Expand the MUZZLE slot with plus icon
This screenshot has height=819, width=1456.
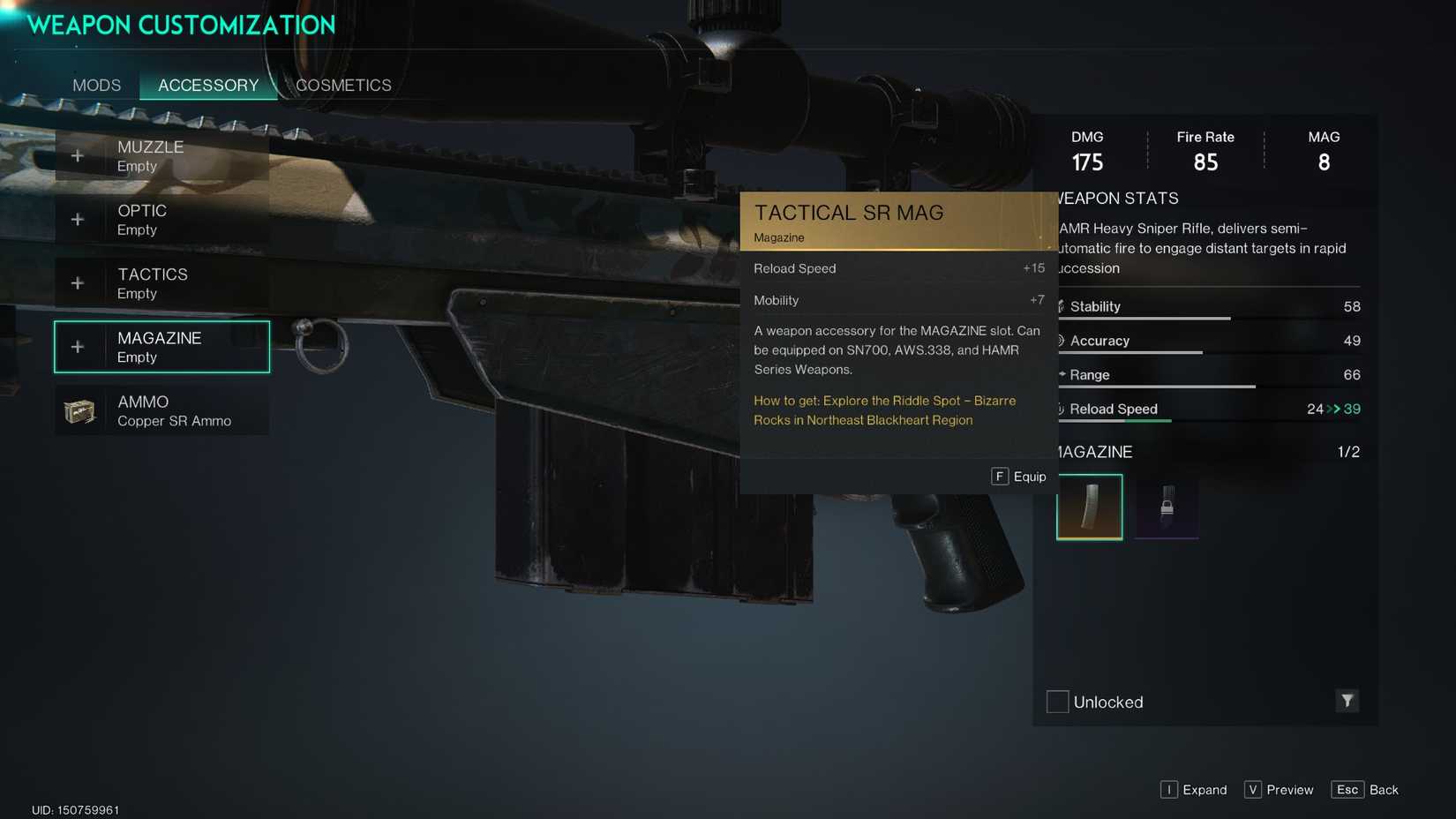click(78, 154)
